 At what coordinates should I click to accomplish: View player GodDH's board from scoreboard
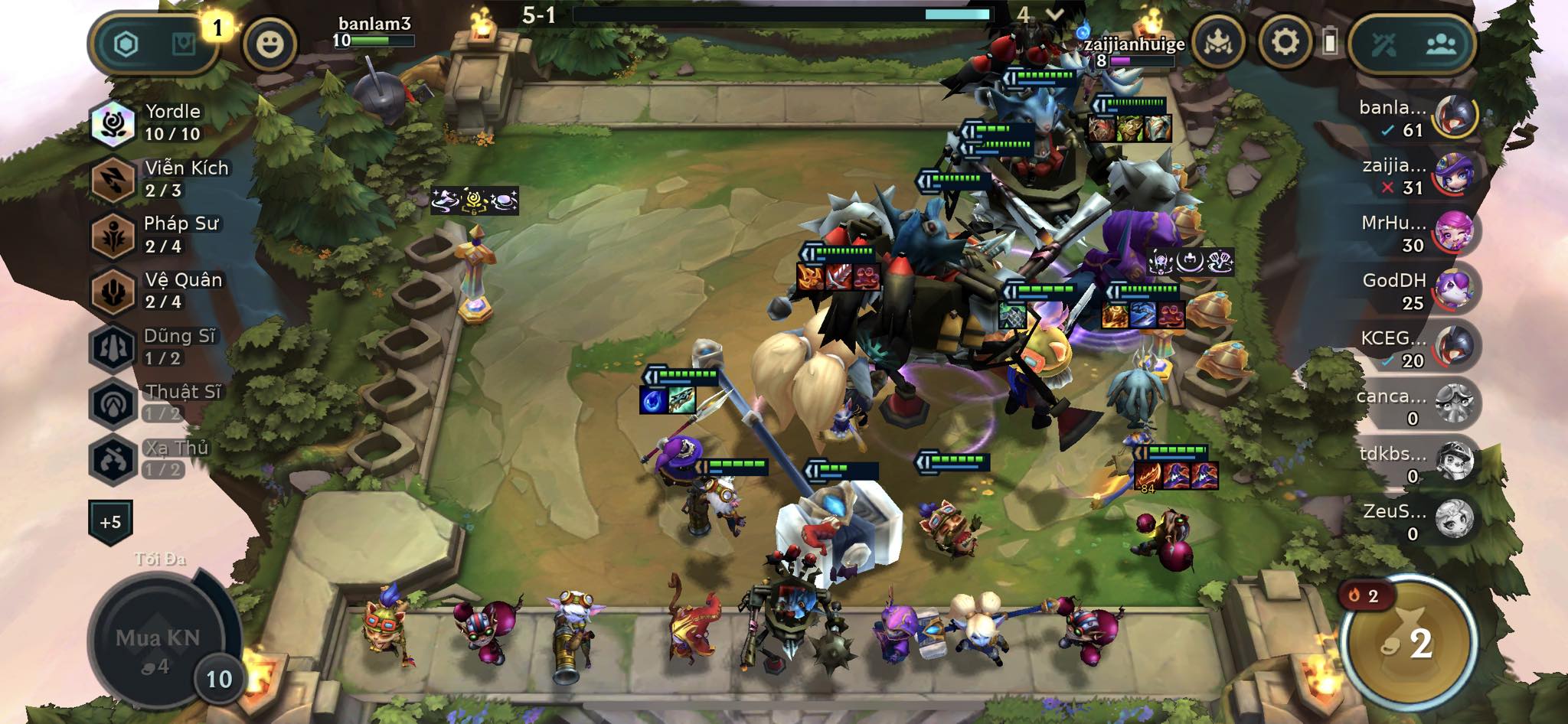coord(1416,291)
